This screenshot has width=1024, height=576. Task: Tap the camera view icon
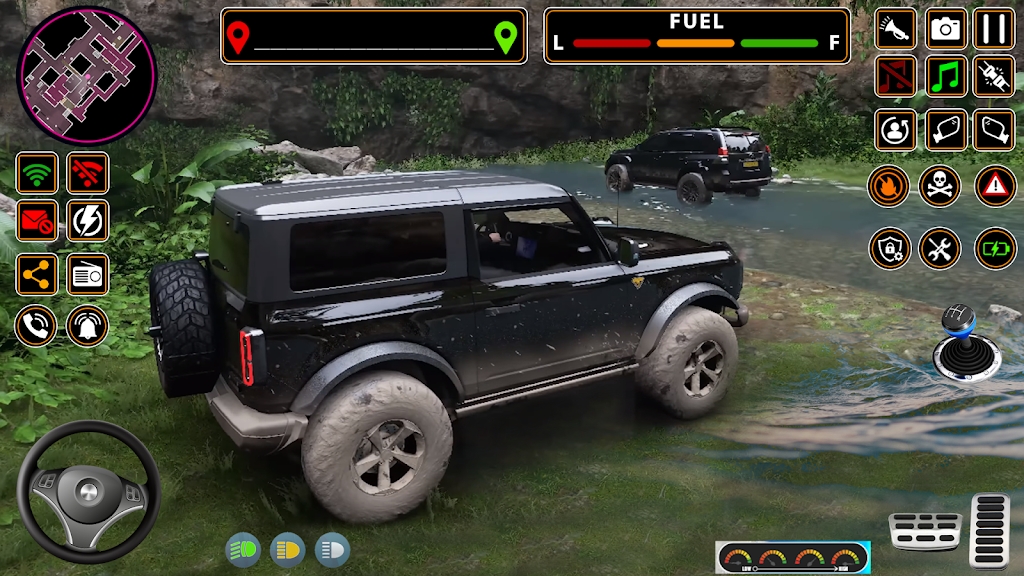(946, 29)
